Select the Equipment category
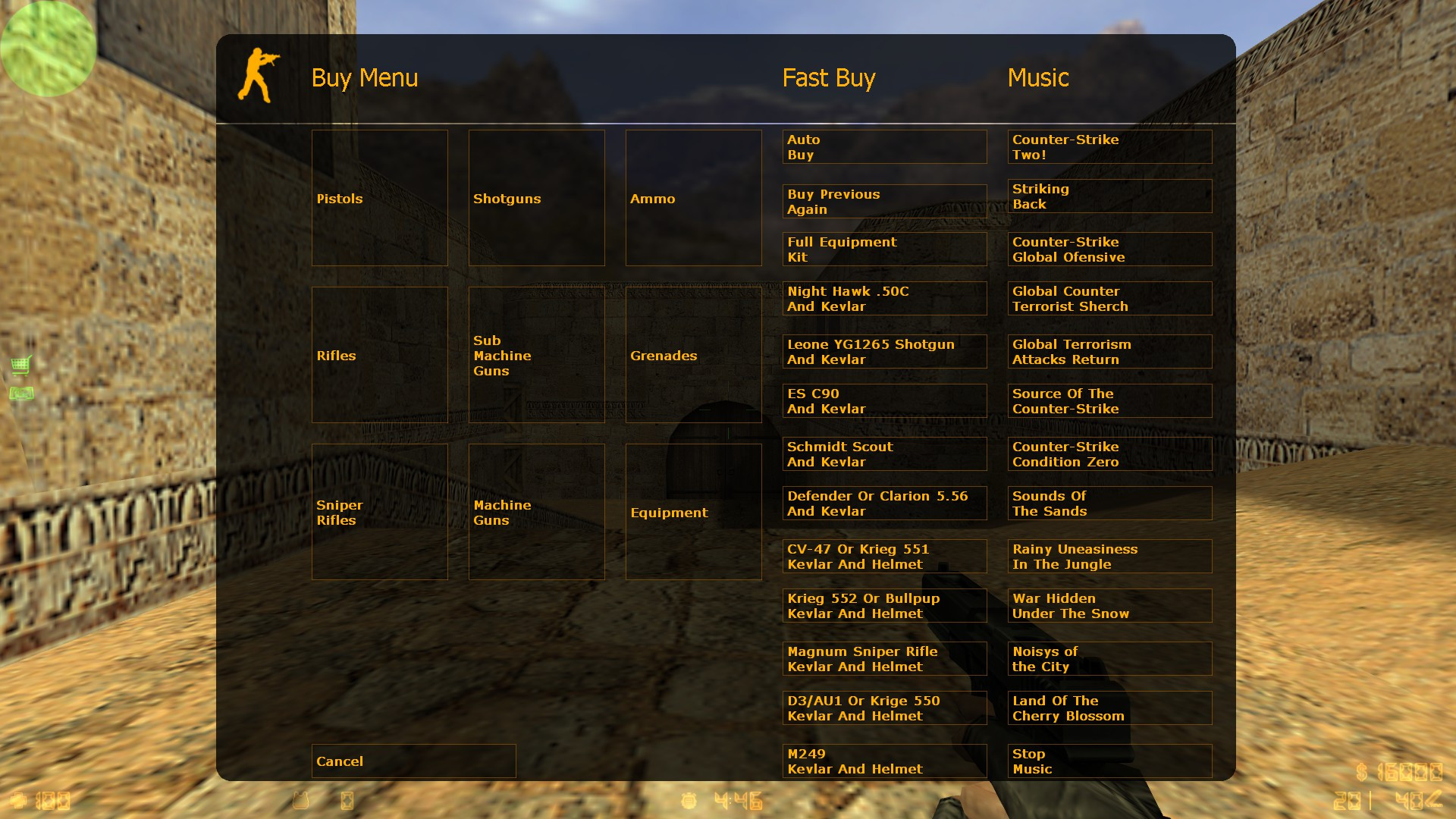1456x819 pixels. pos(692,512)
